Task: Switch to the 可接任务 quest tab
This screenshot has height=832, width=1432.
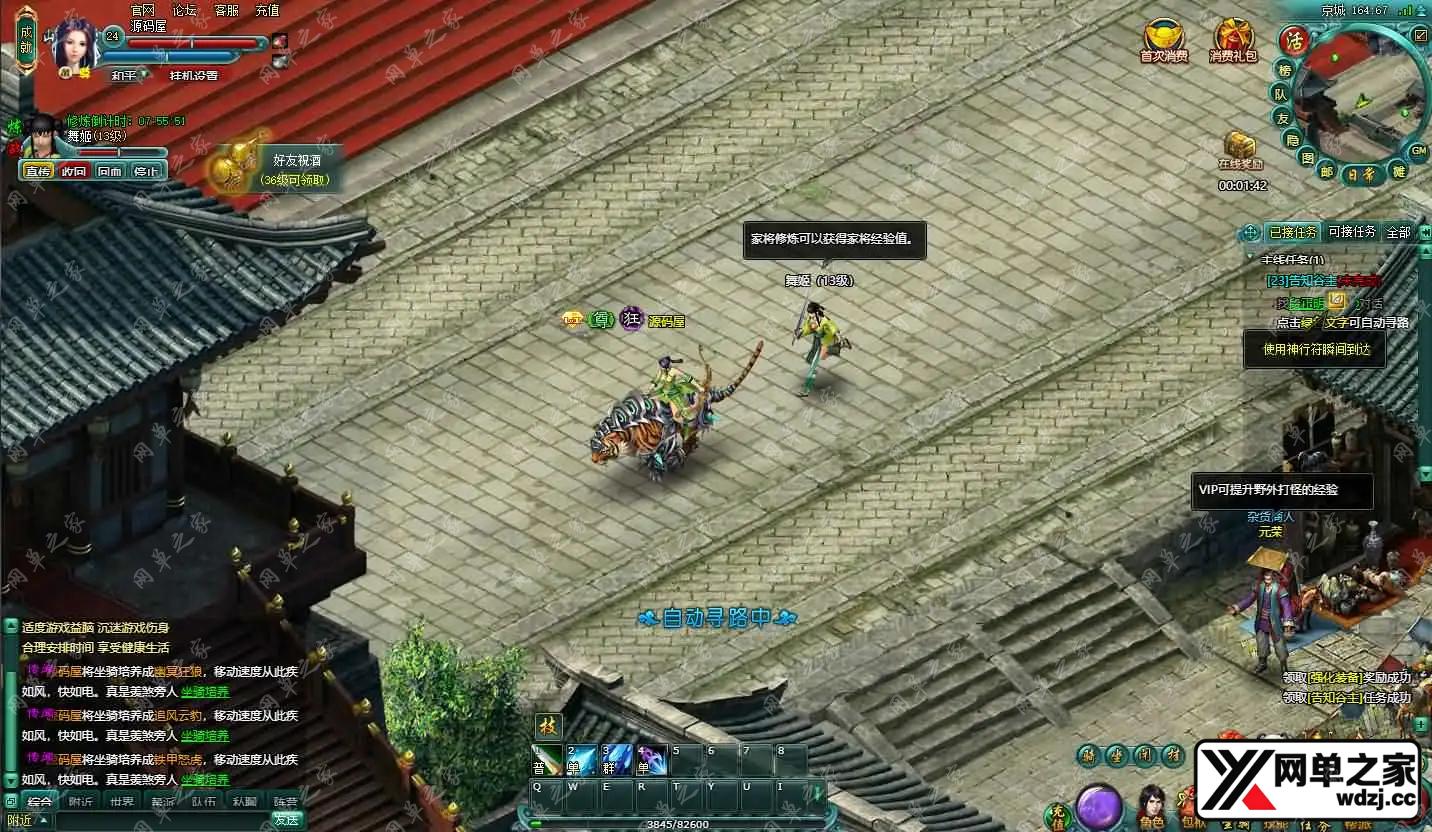Action: coord(1352,232)
